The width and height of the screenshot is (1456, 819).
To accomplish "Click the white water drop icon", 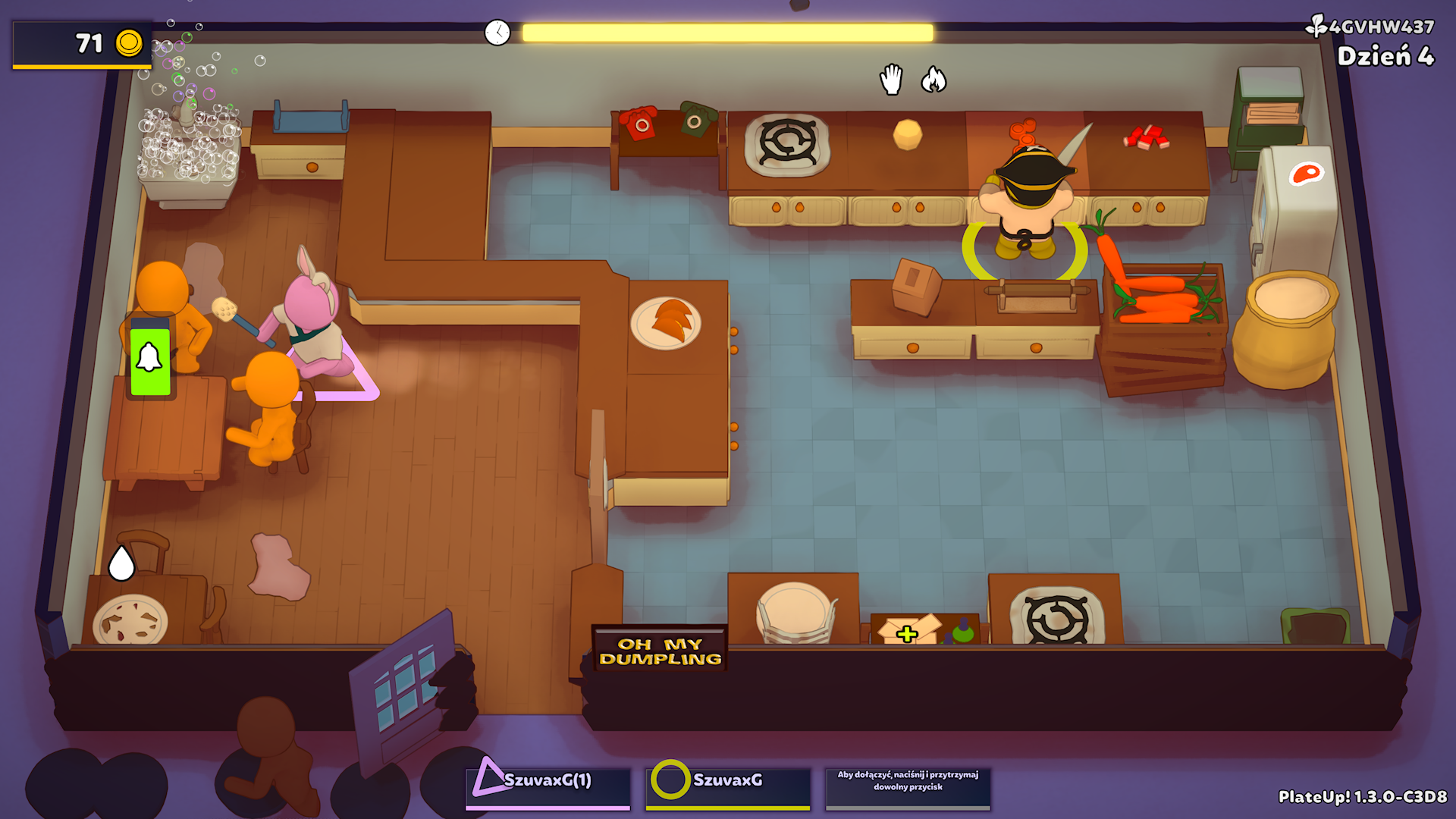I will pos(121,563).
